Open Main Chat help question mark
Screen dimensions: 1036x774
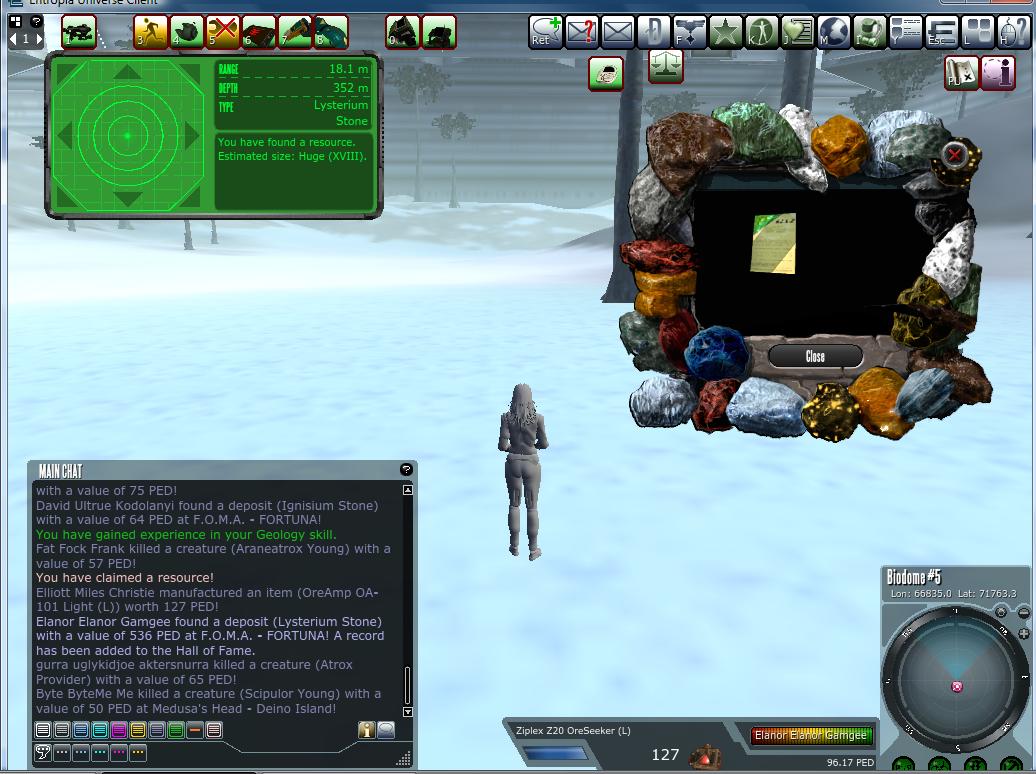(406, 469)
